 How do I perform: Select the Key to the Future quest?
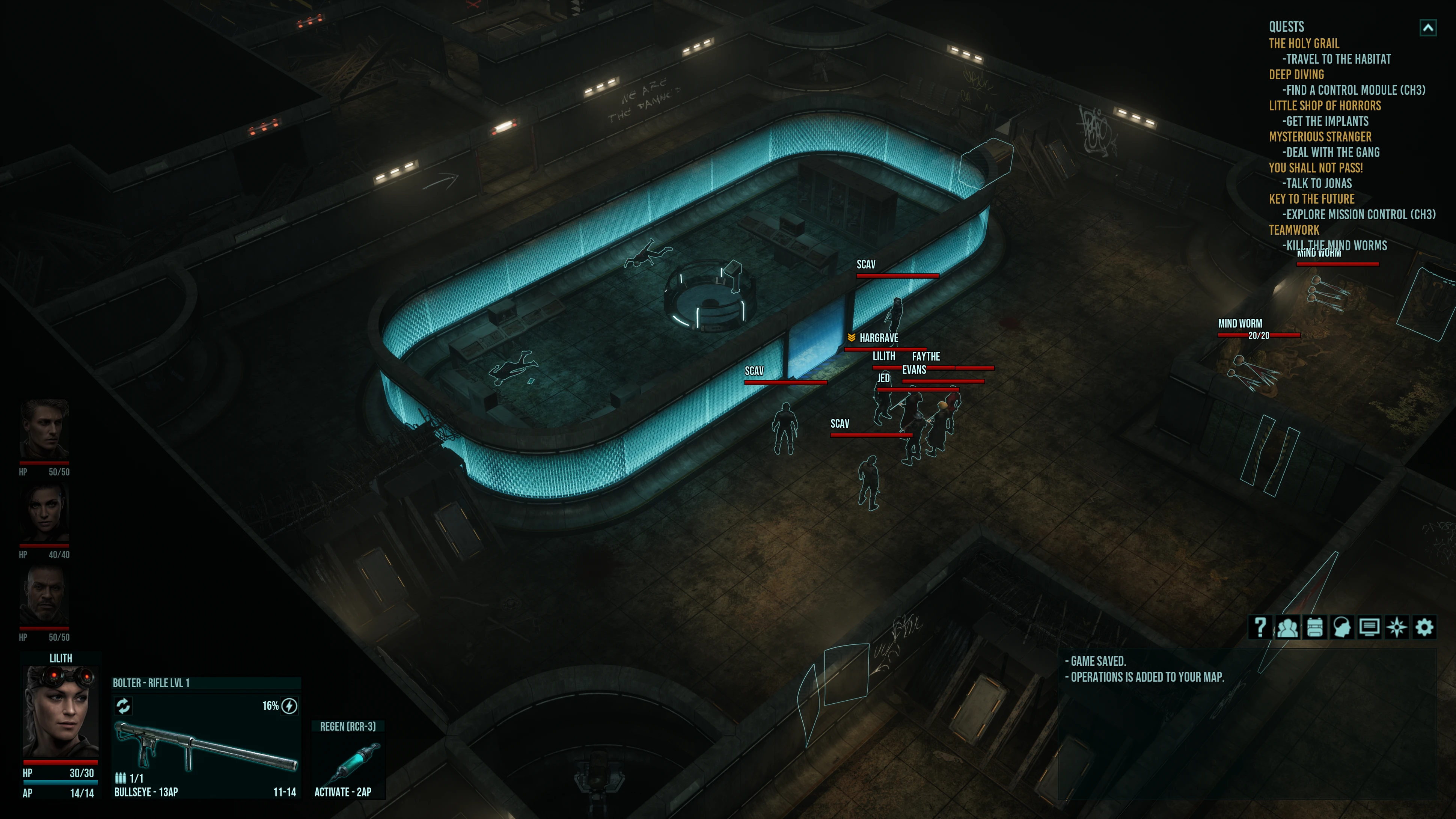tap(1311, 199)
